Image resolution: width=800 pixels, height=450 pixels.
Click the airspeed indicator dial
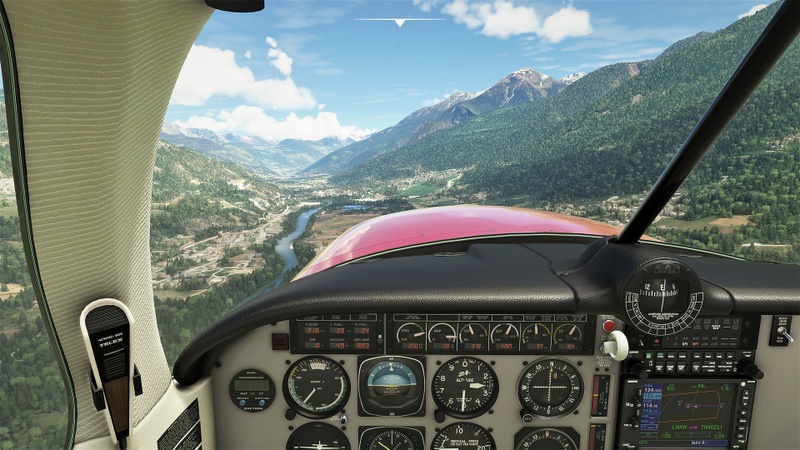click(316, 386)
